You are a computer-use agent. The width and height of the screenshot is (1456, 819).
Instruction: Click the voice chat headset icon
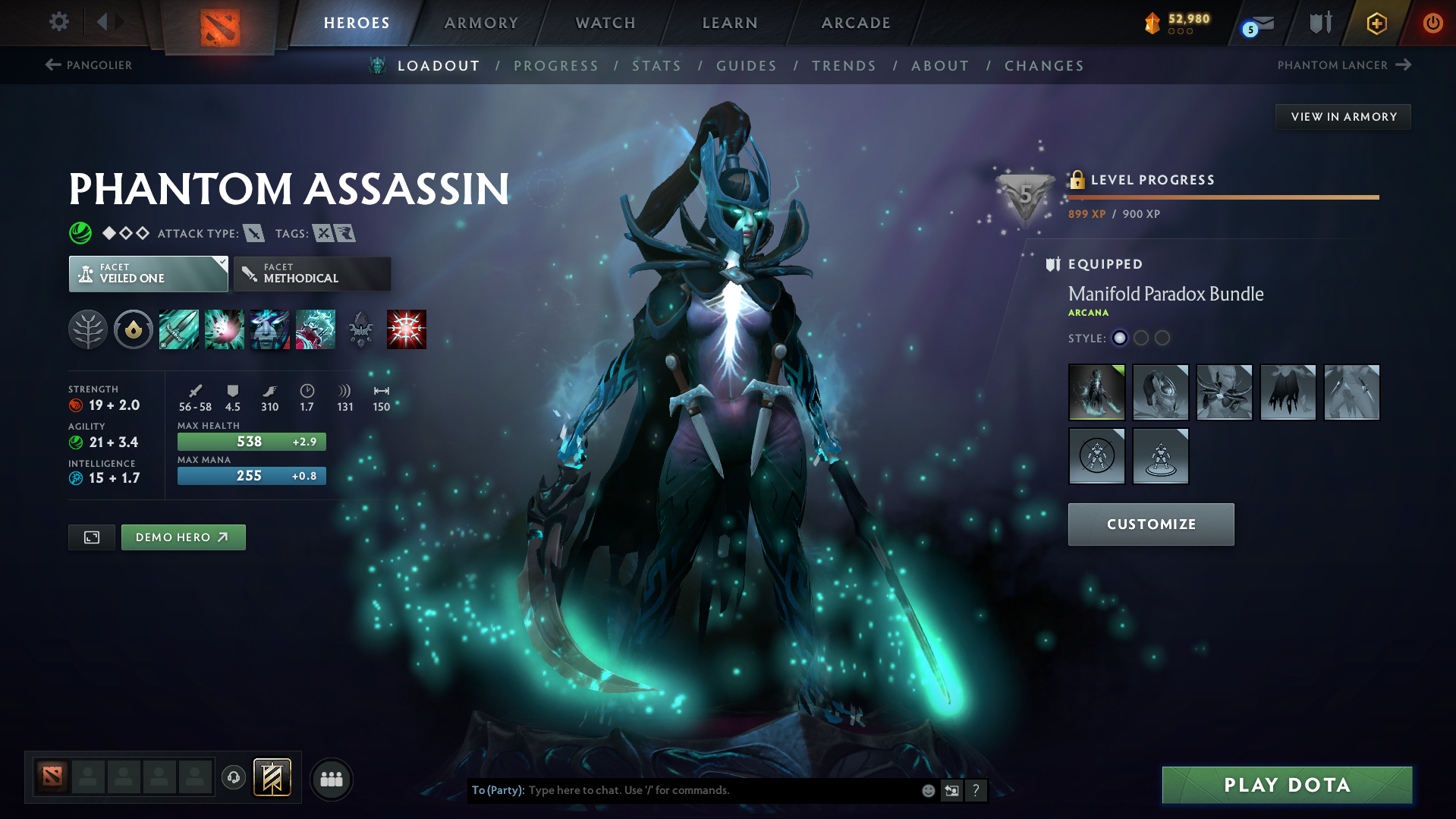point(233,778)
